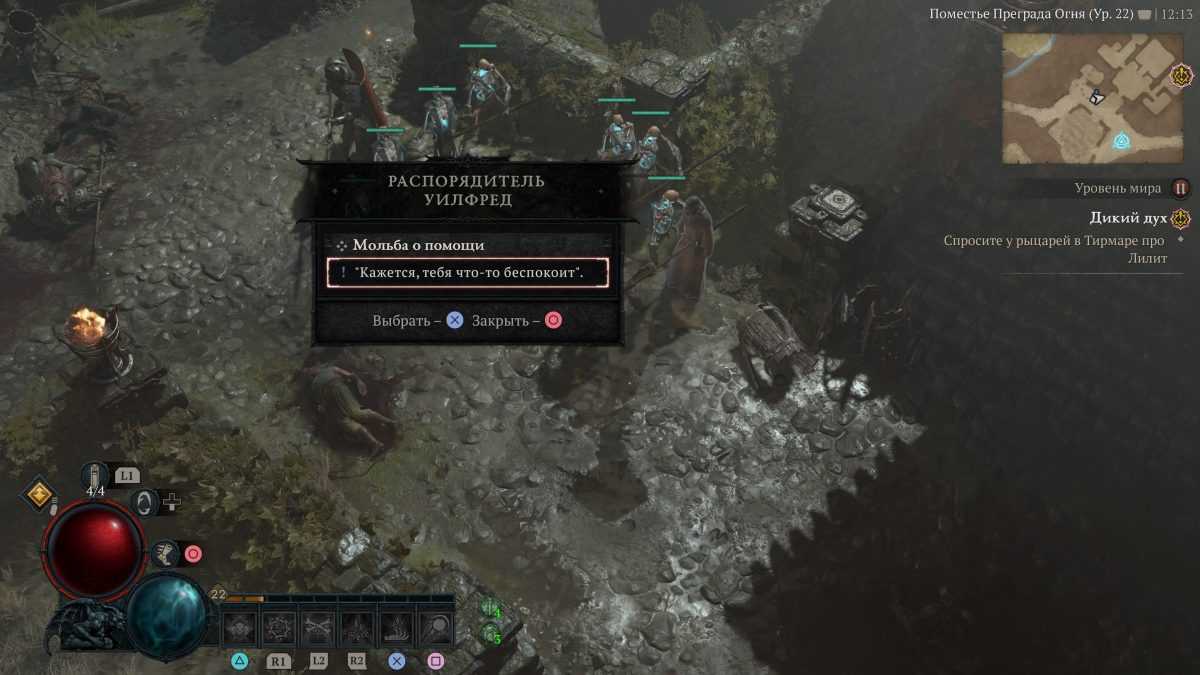Trigger the evade boot icon

click(165, 552)
